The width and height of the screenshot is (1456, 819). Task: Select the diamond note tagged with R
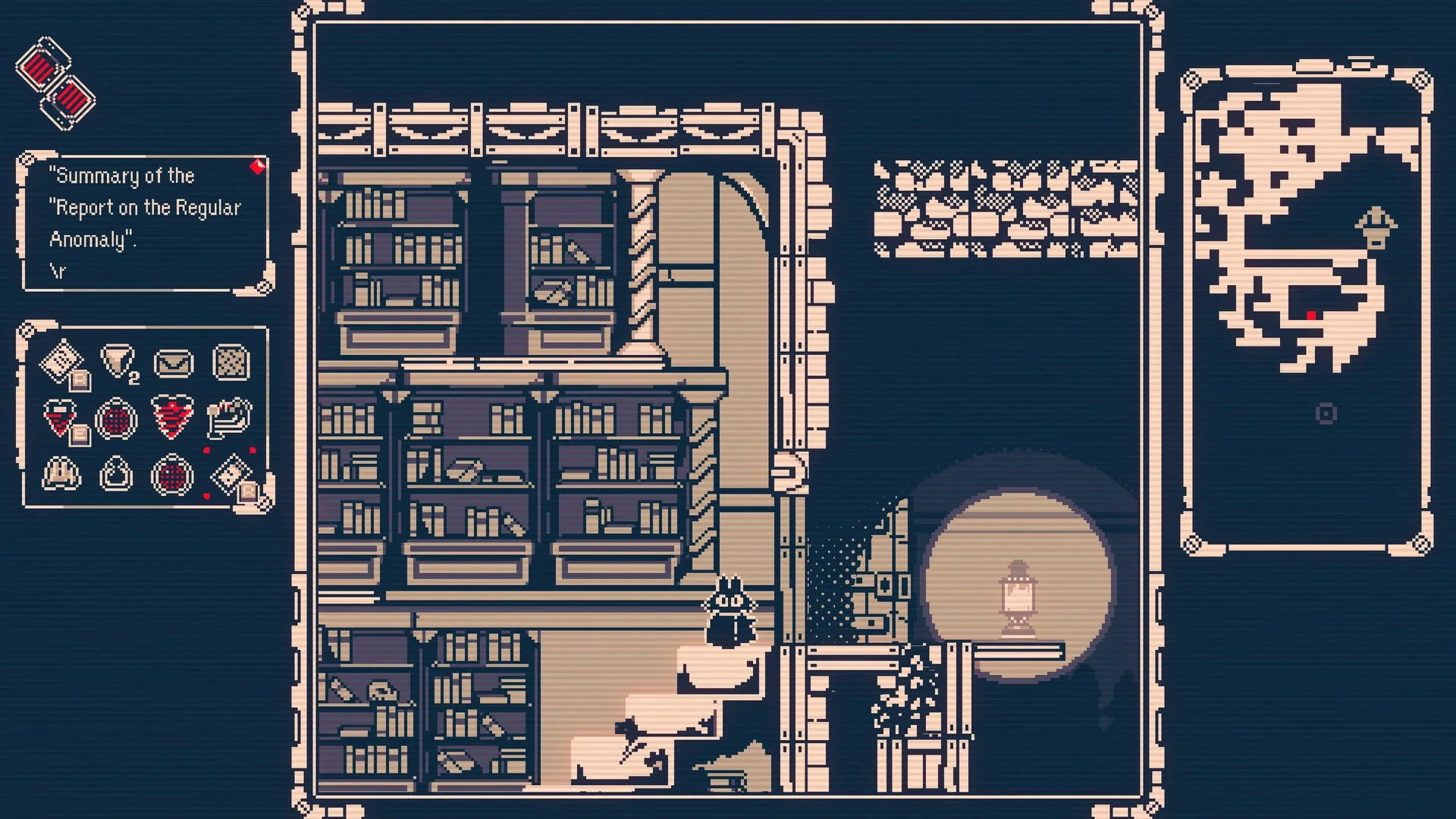click(x=62, y=362)
